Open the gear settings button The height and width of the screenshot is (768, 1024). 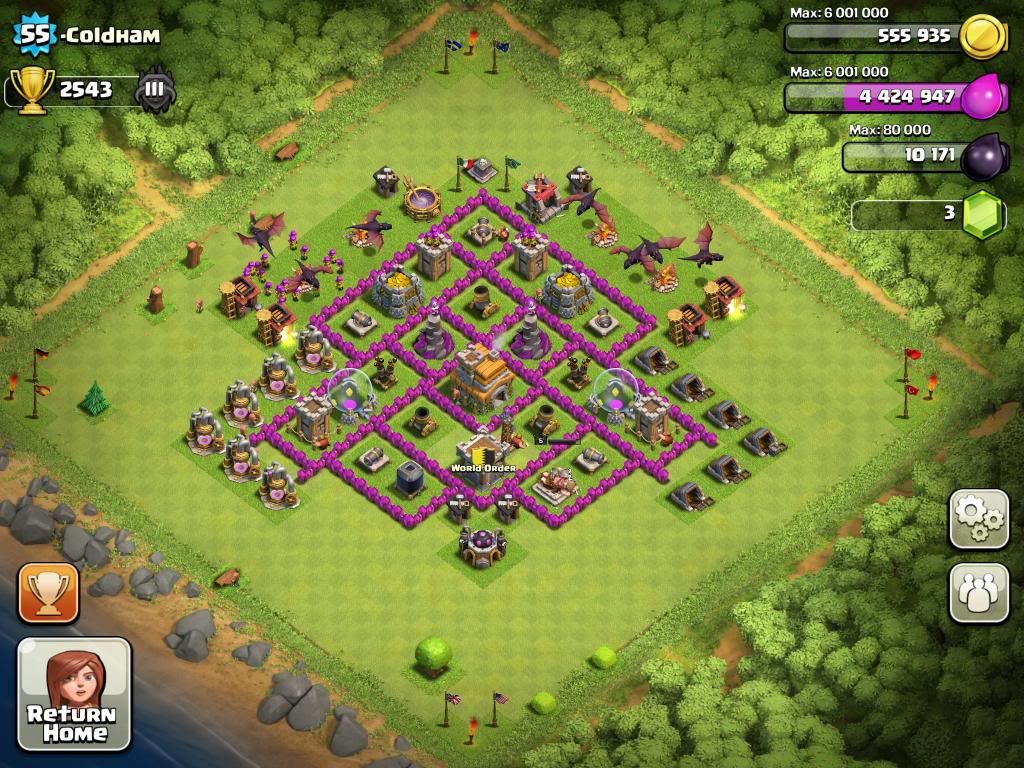[979, 518]
